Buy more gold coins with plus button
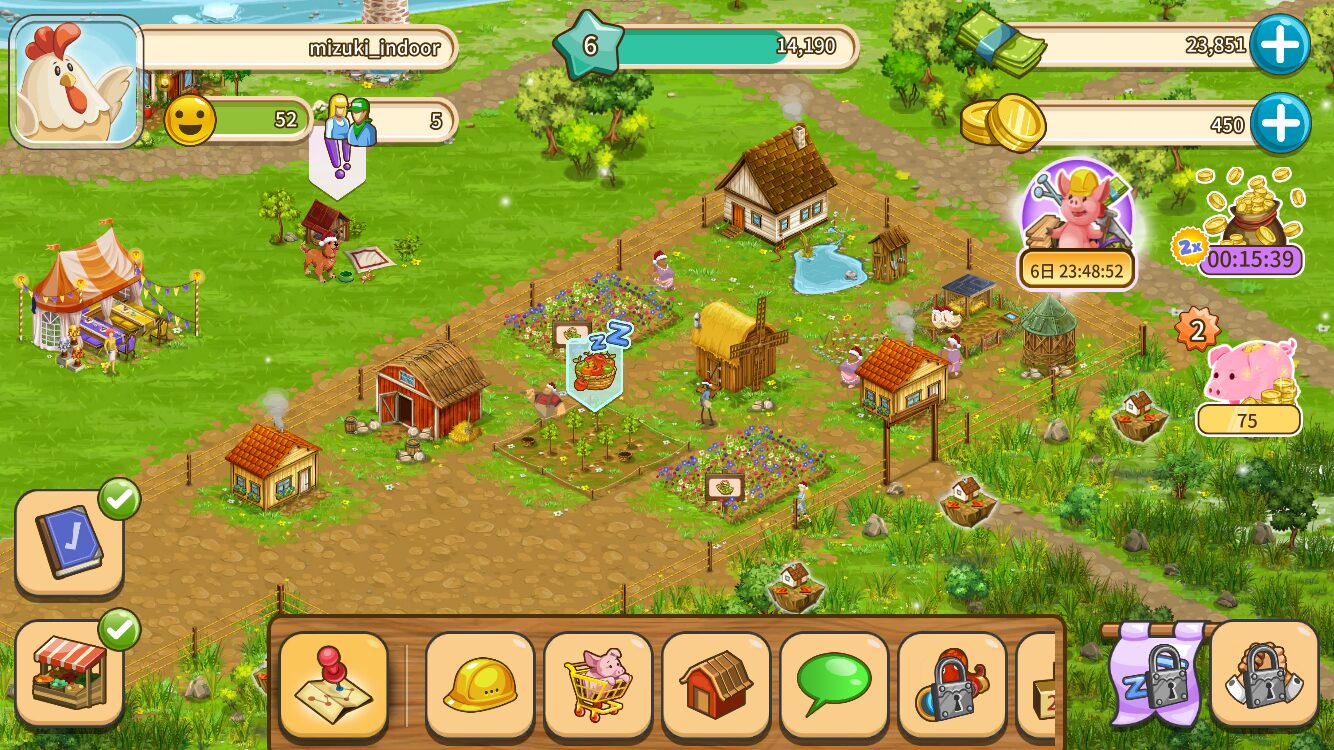 pos(1279,124)
